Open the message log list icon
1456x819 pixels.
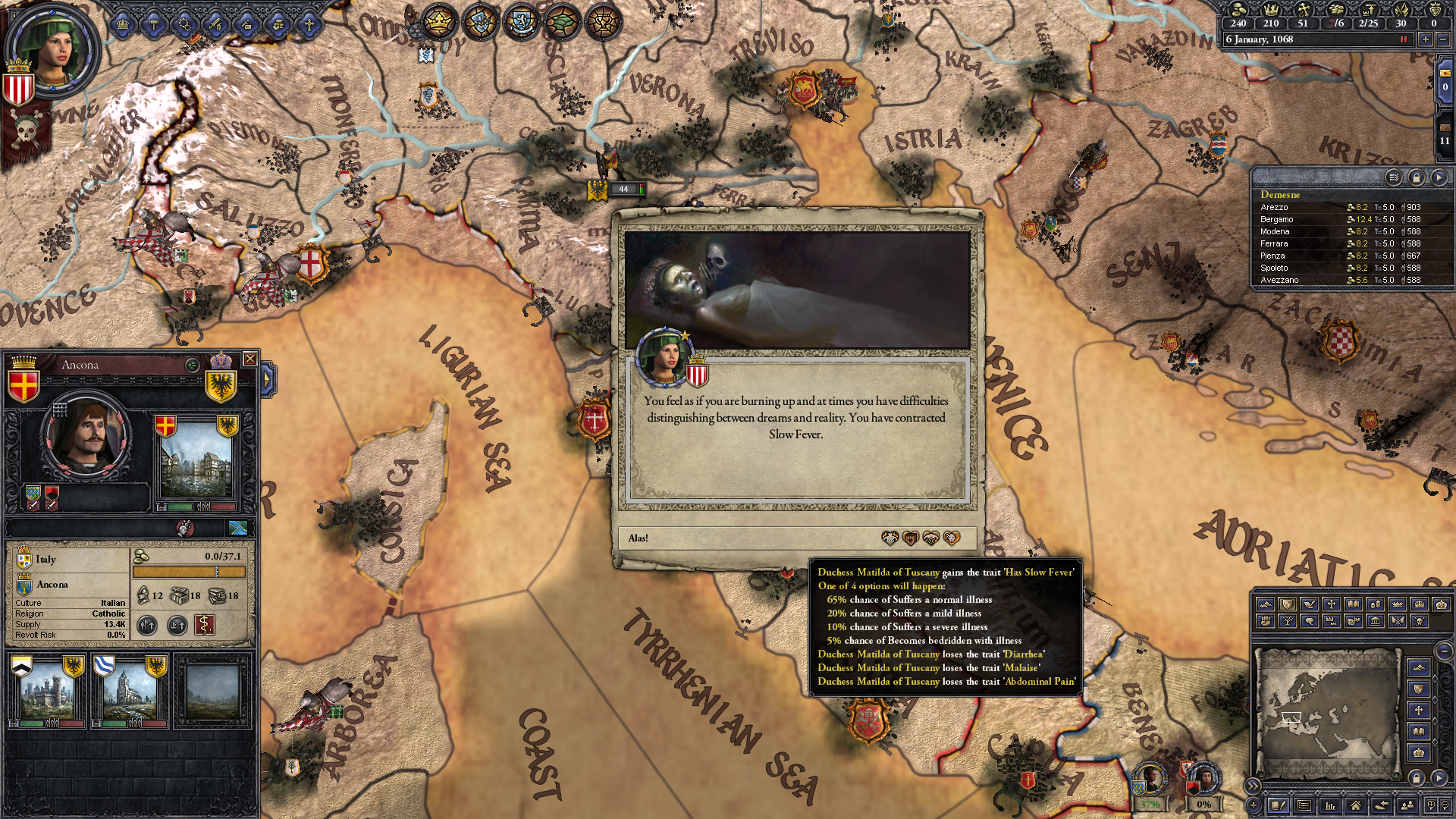coord(1304,805)
